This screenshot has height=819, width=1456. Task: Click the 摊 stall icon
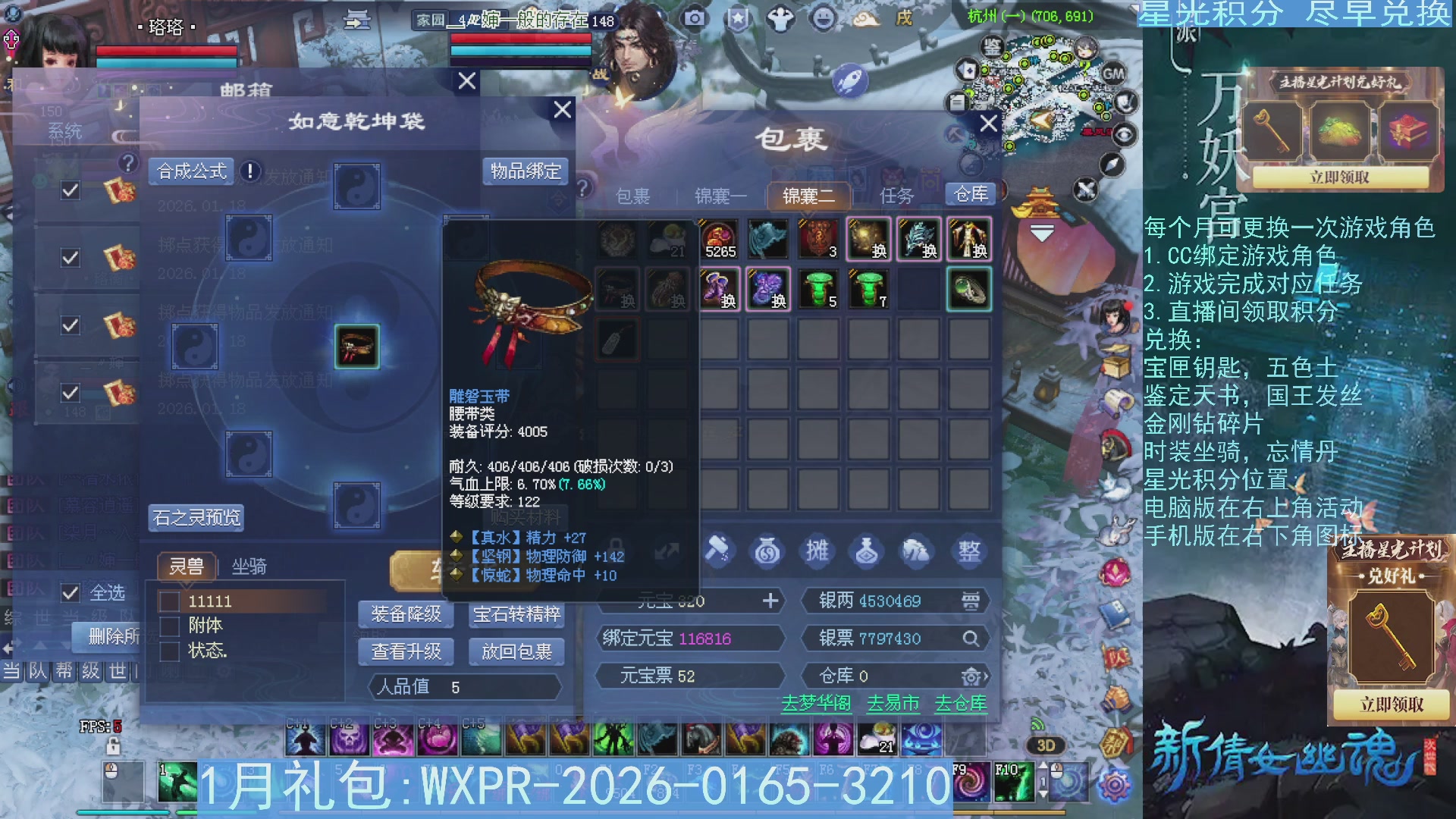817,551
